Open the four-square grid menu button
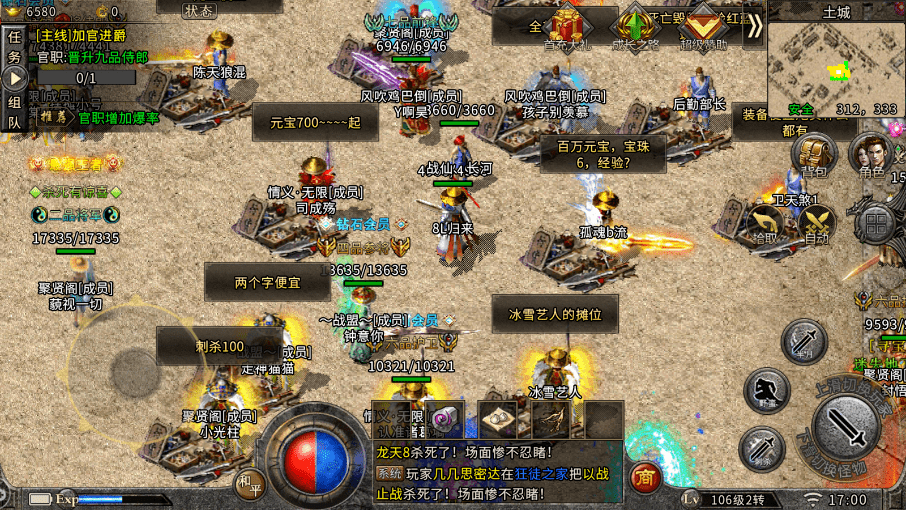The height and width of the screenshot is (510, 906). pos(875,225)
